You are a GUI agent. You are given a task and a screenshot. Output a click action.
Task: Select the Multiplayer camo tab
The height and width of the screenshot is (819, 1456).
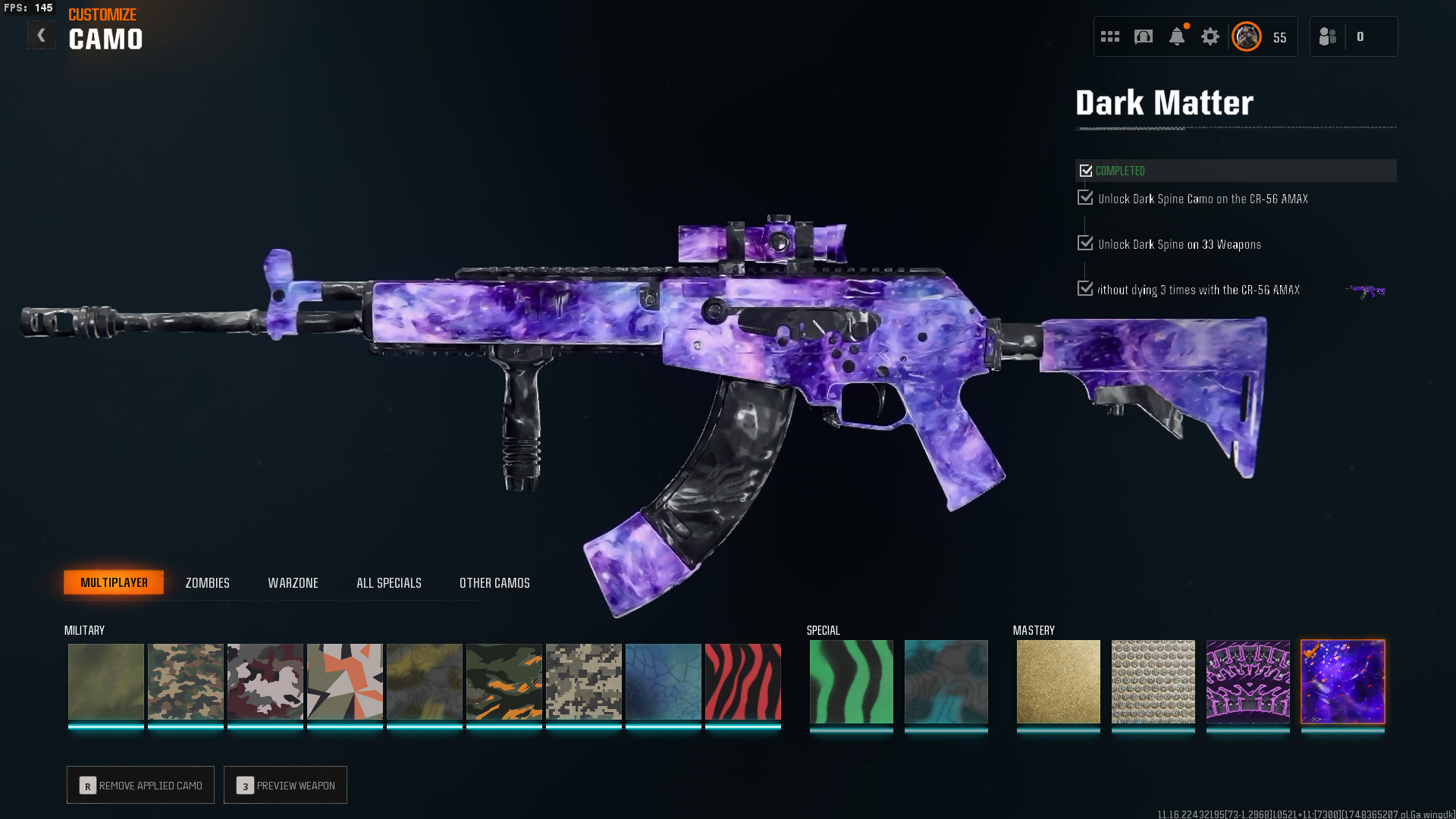(114, 582)
